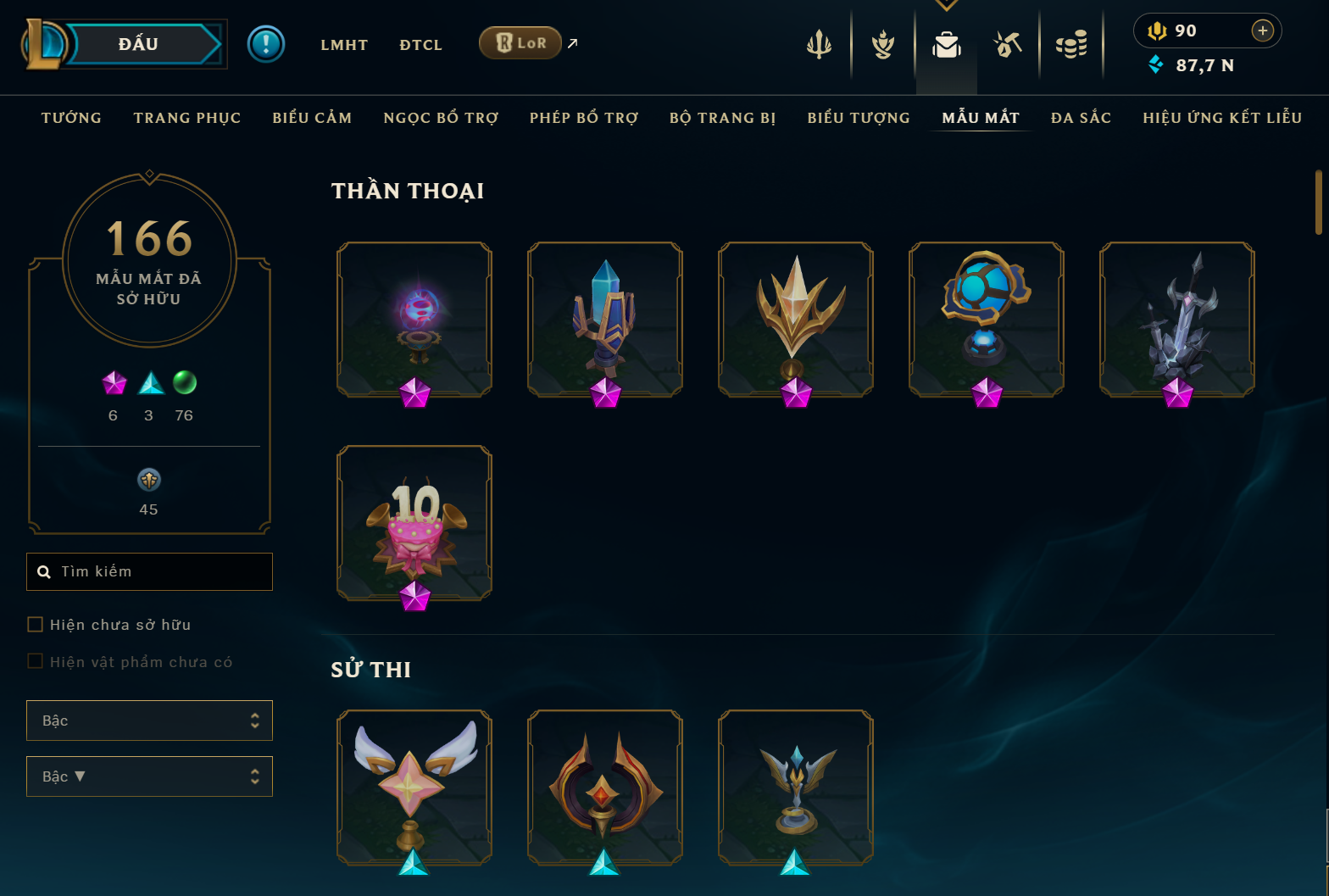Image resolution: width=1329 pixels, height=896 pixels.
Task: Select the 10th anniversary cake ward skin
Action: 414,523
